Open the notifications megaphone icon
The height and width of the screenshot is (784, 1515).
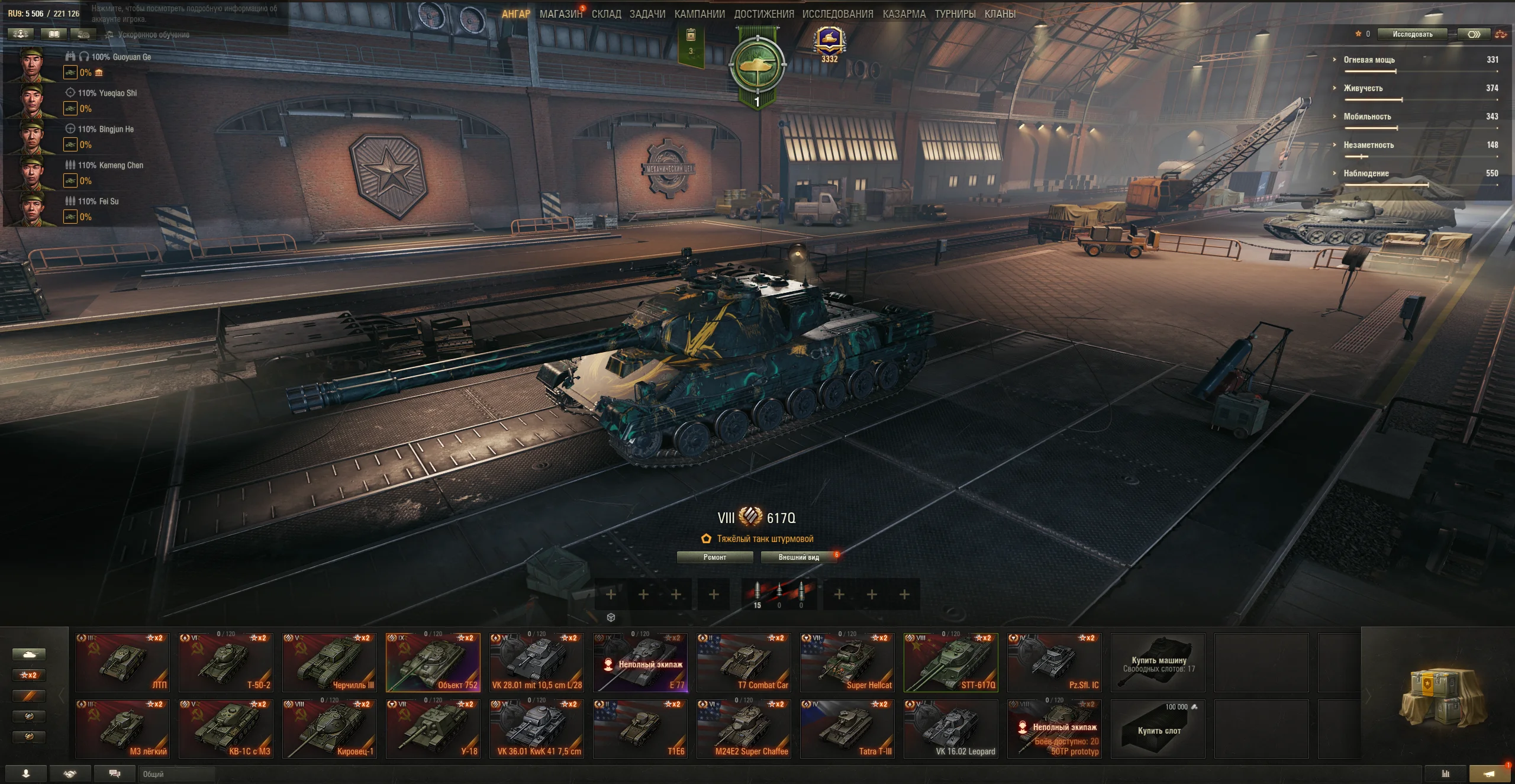click(1487, 773)
